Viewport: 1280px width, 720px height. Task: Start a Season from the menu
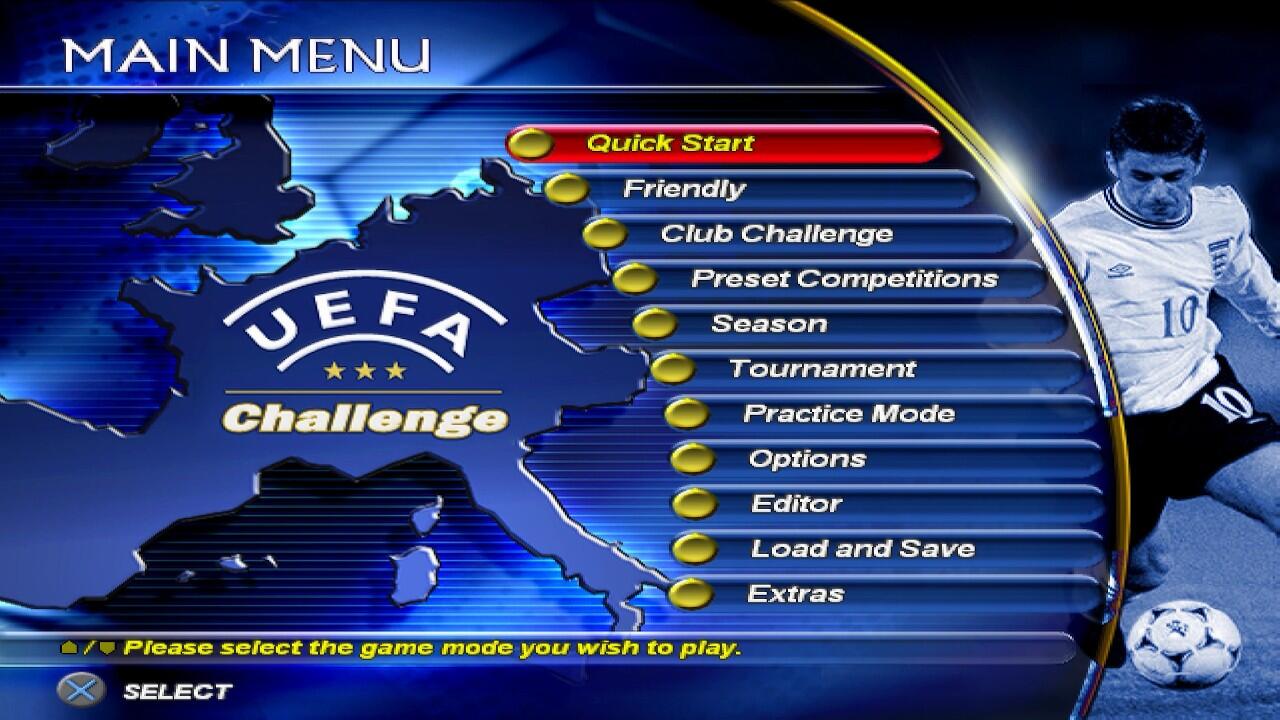click(x=768, y=324)
